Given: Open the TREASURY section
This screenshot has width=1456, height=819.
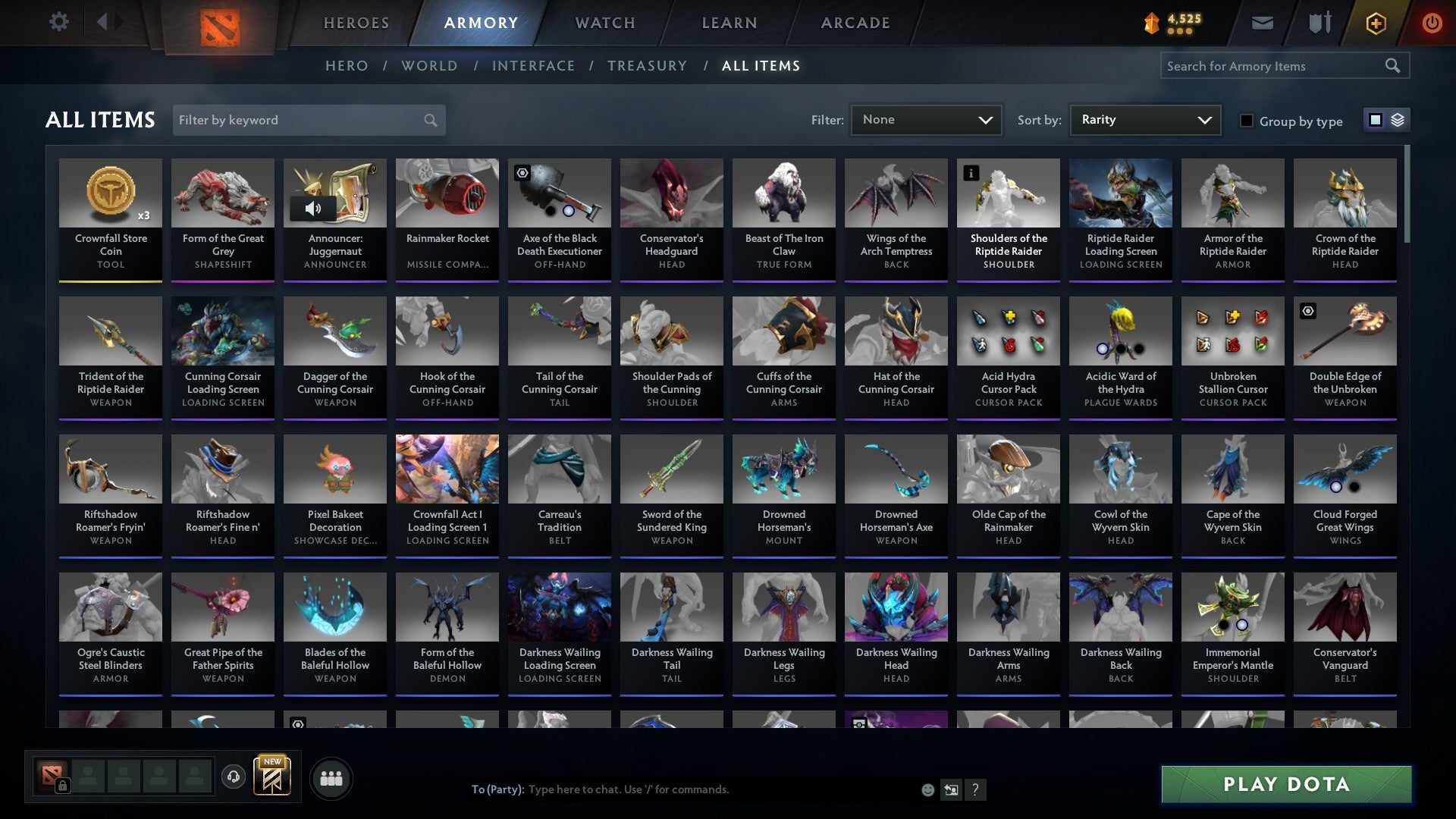Looking at the screenshot, I should [x=648, y=66].
